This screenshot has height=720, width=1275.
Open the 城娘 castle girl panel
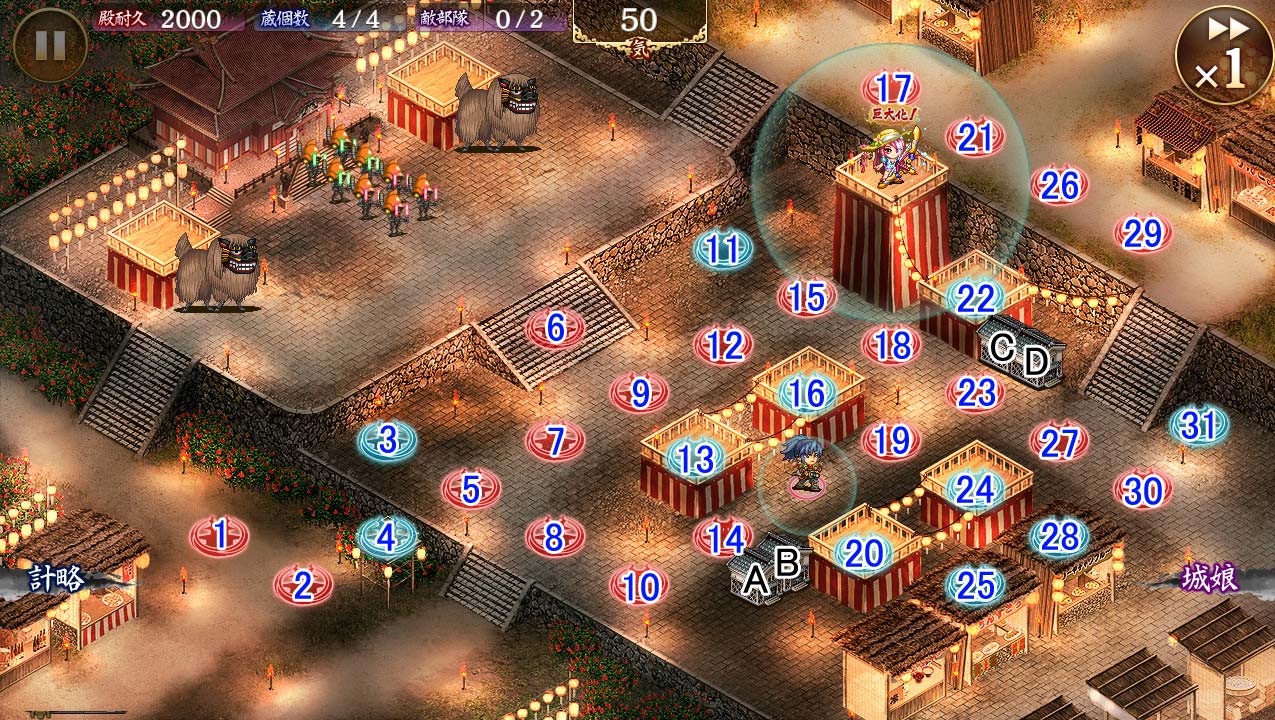[x=1210, y=578]
